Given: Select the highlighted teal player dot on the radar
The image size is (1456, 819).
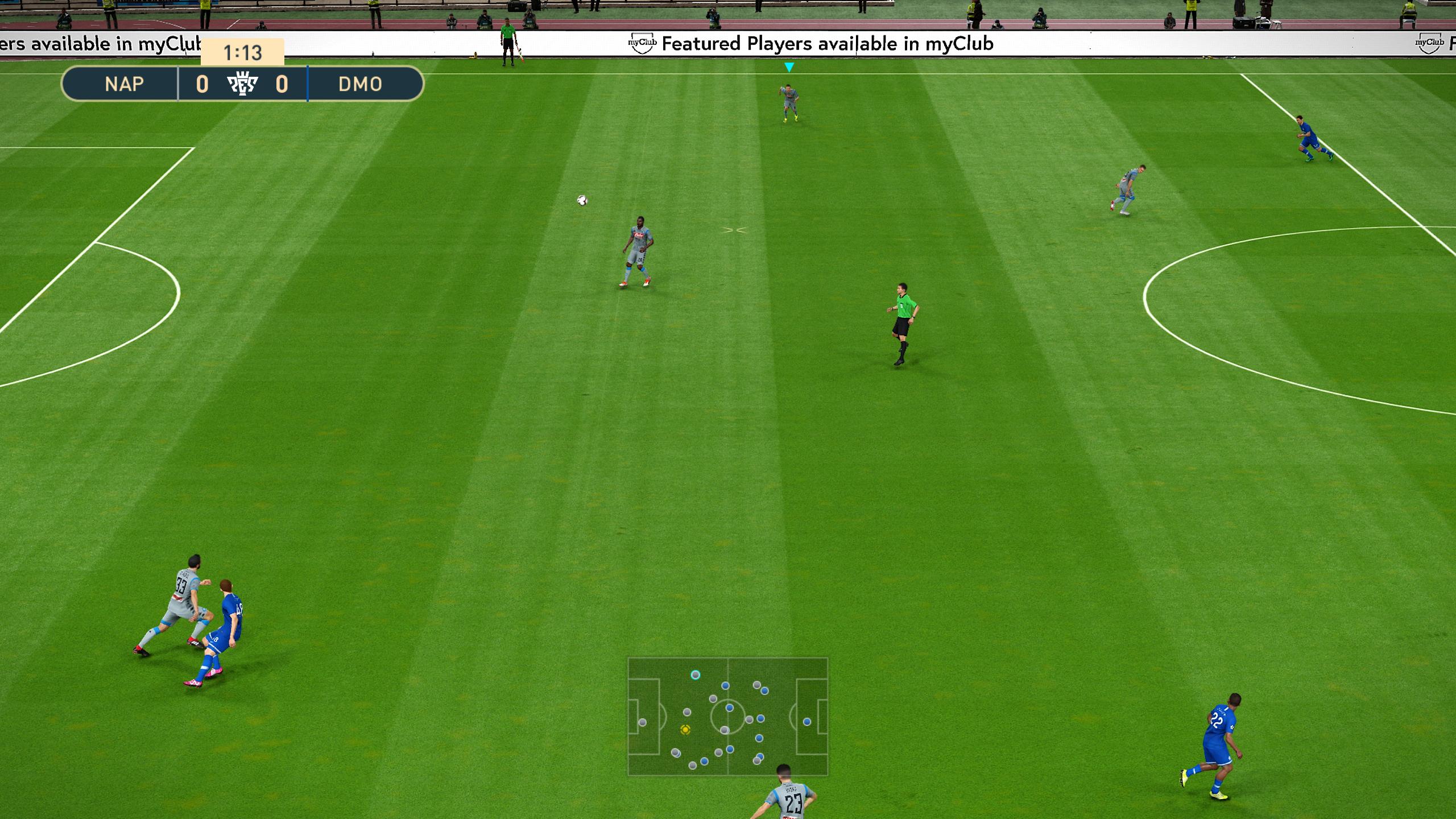Looking at the screenshot, I should [696, 675].
